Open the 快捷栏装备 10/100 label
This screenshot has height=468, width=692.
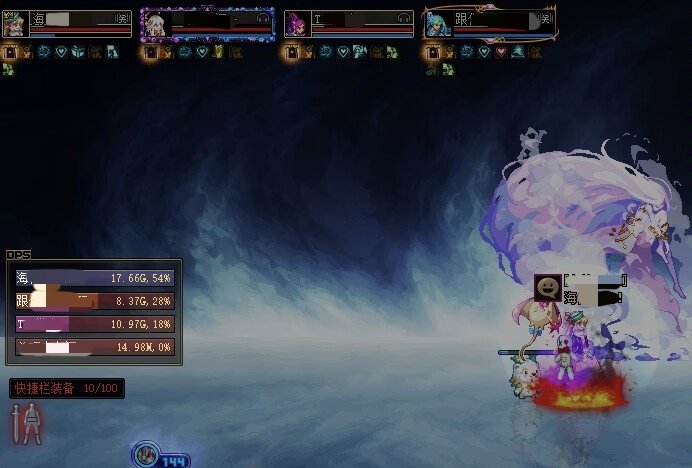pyautogui.click(x=66, y=388)
